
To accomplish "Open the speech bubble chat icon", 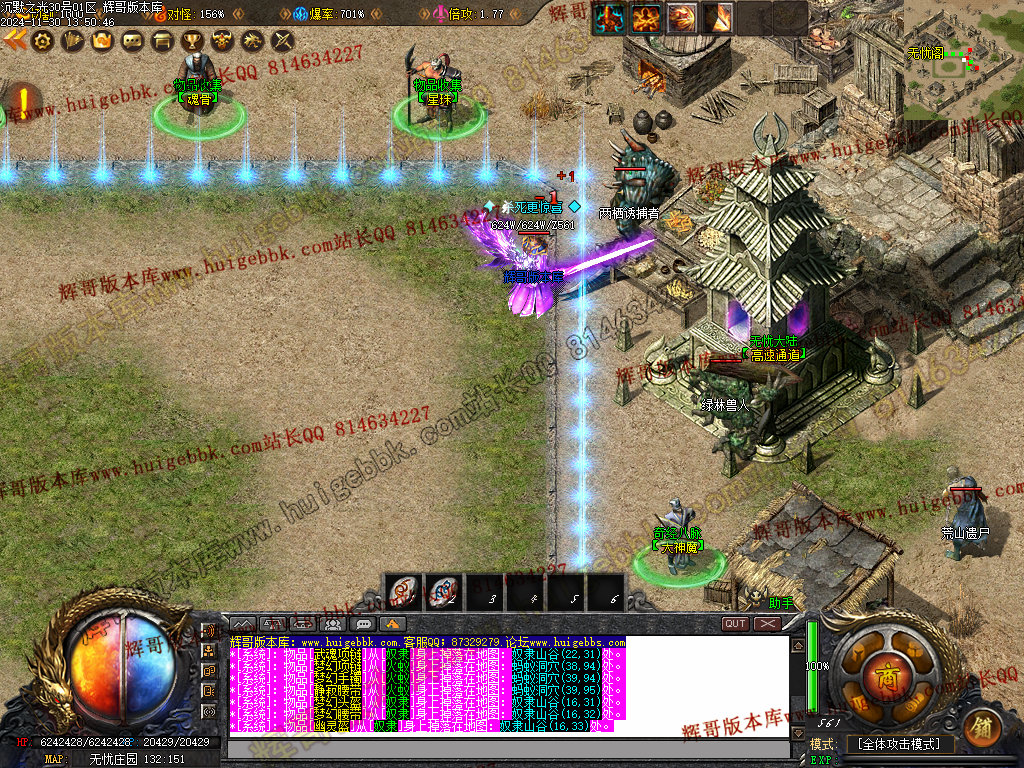I will coord(131,41).
